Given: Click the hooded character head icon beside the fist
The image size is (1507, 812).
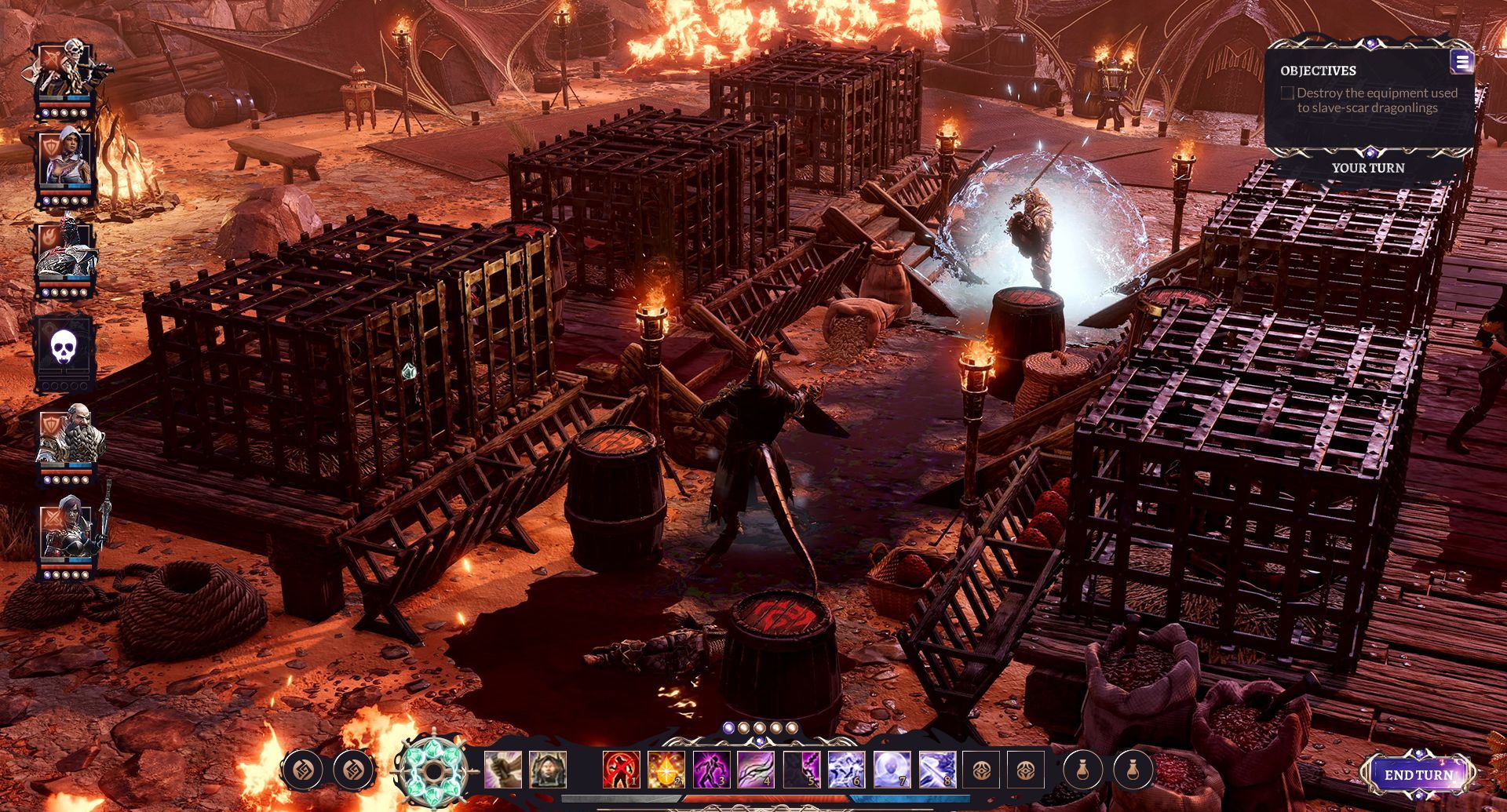Looking at the screenshot, I should tap(547, 770).
